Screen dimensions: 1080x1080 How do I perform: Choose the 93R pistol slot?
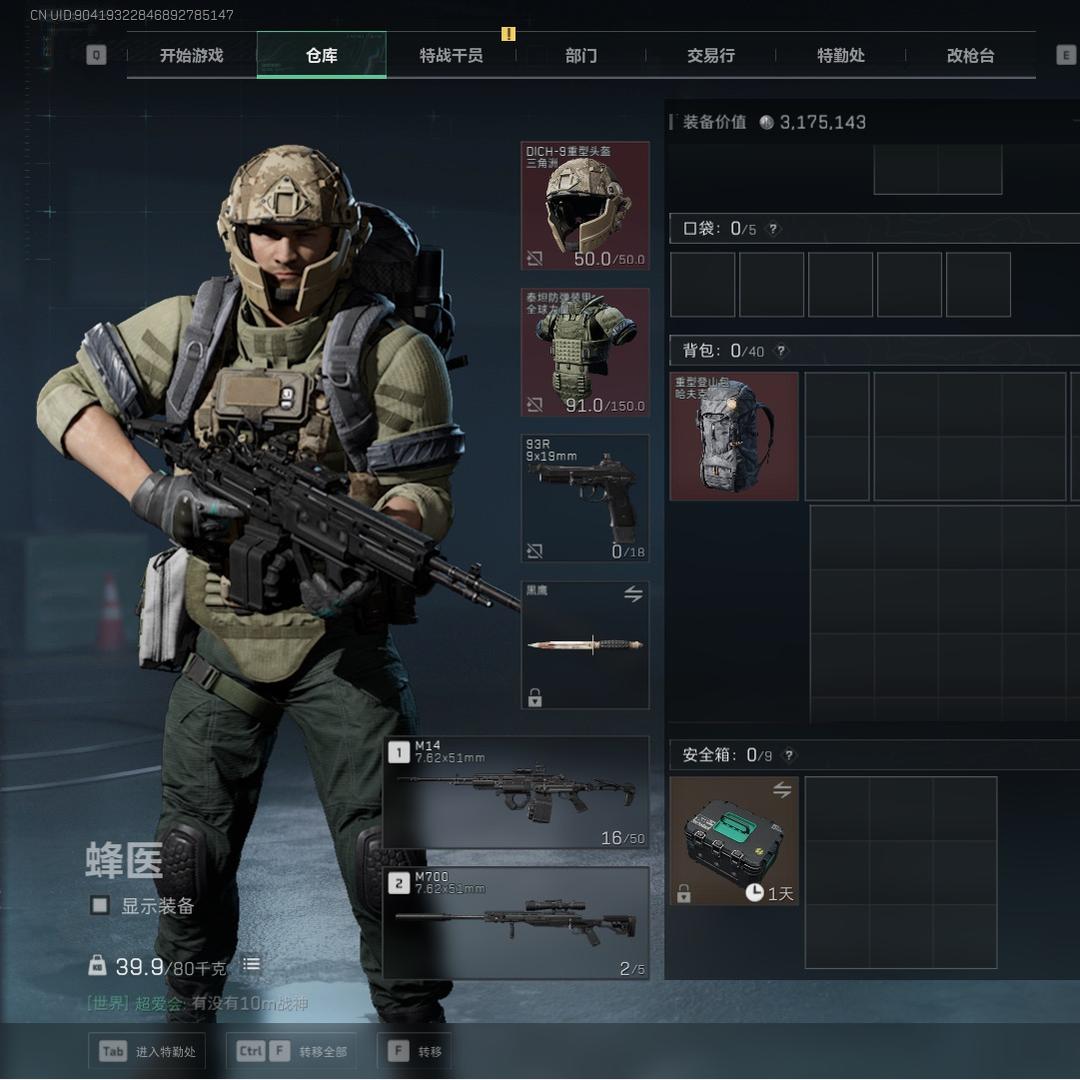click(585, 498)
